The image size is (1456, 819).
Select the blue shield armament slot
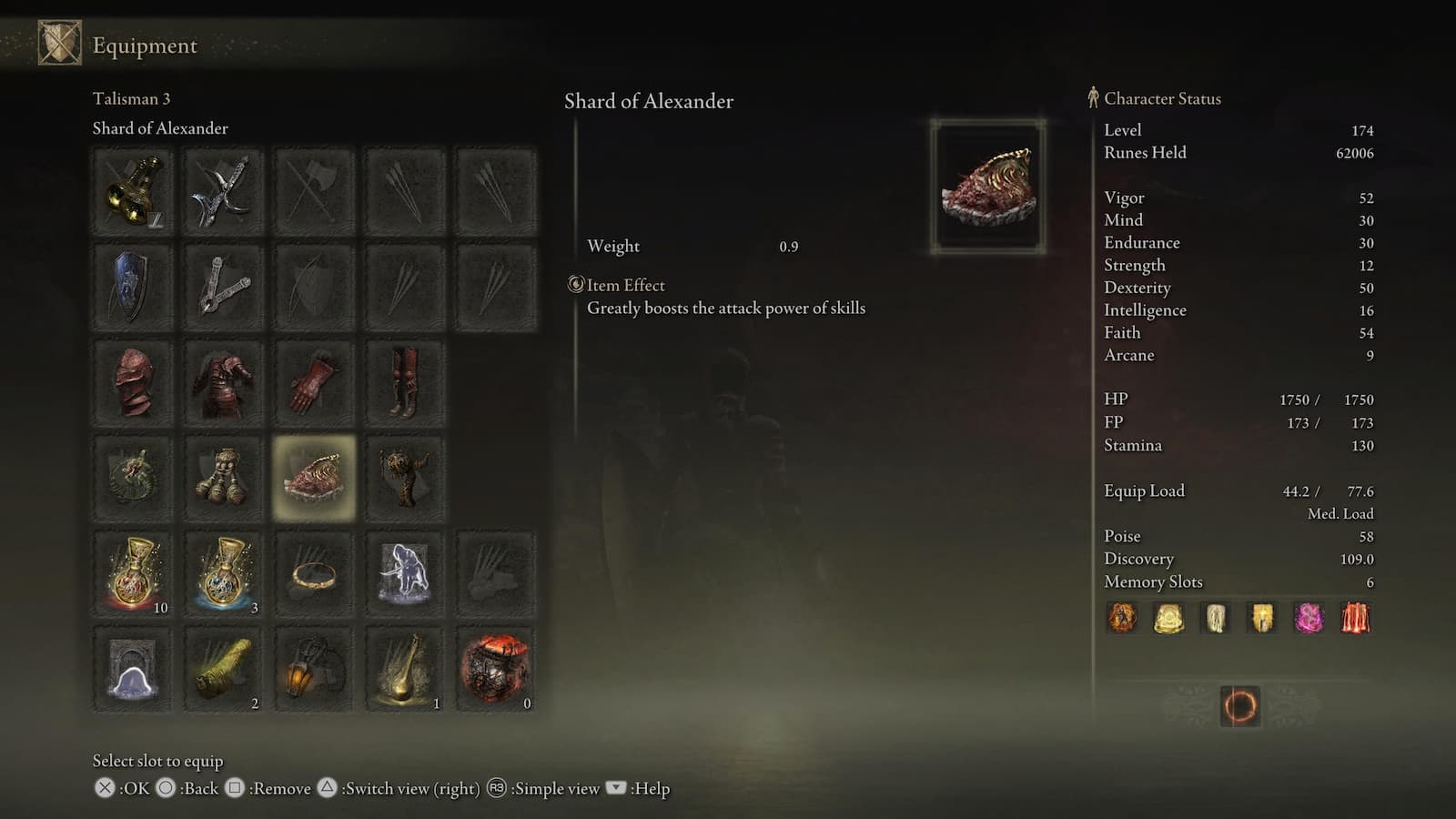132,285
